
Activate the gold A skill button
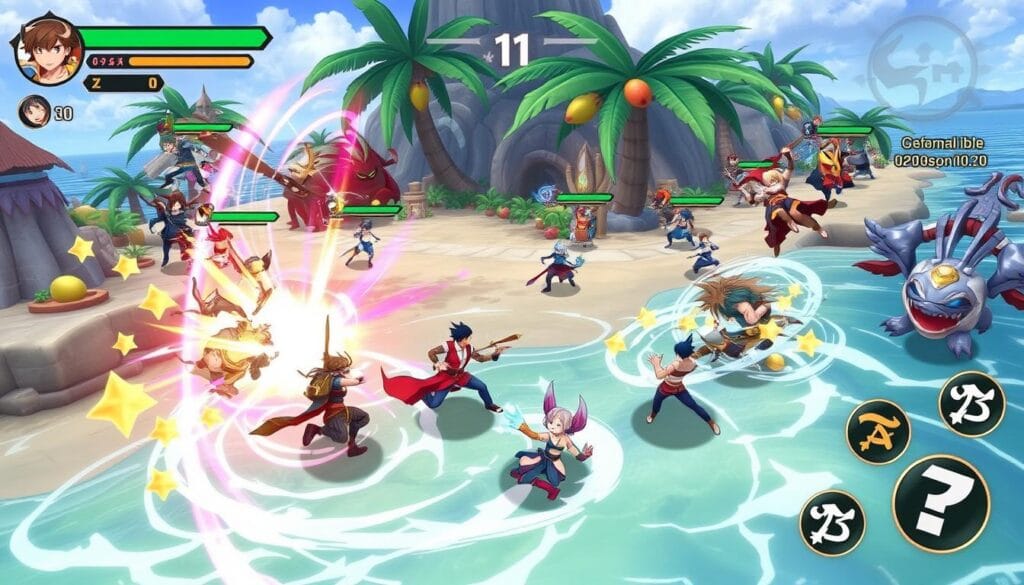(x=877, y=431)
